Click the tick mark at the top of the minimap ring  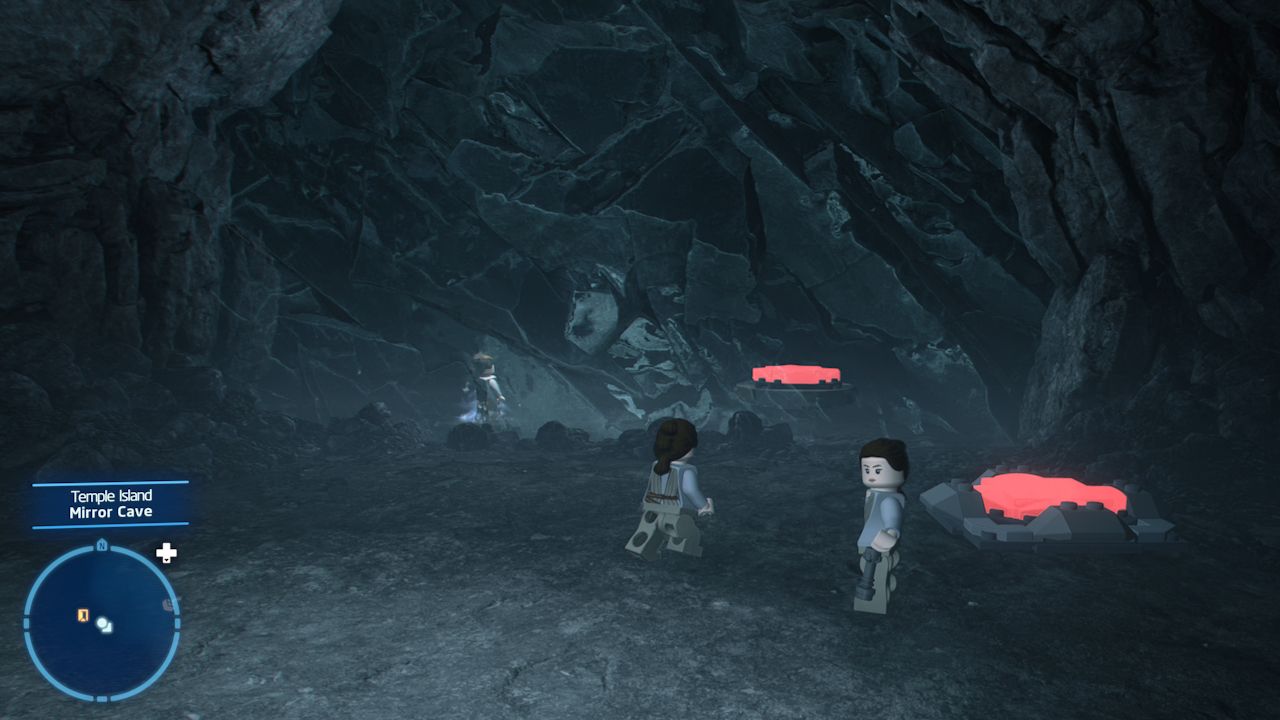(x=101, y=547)
